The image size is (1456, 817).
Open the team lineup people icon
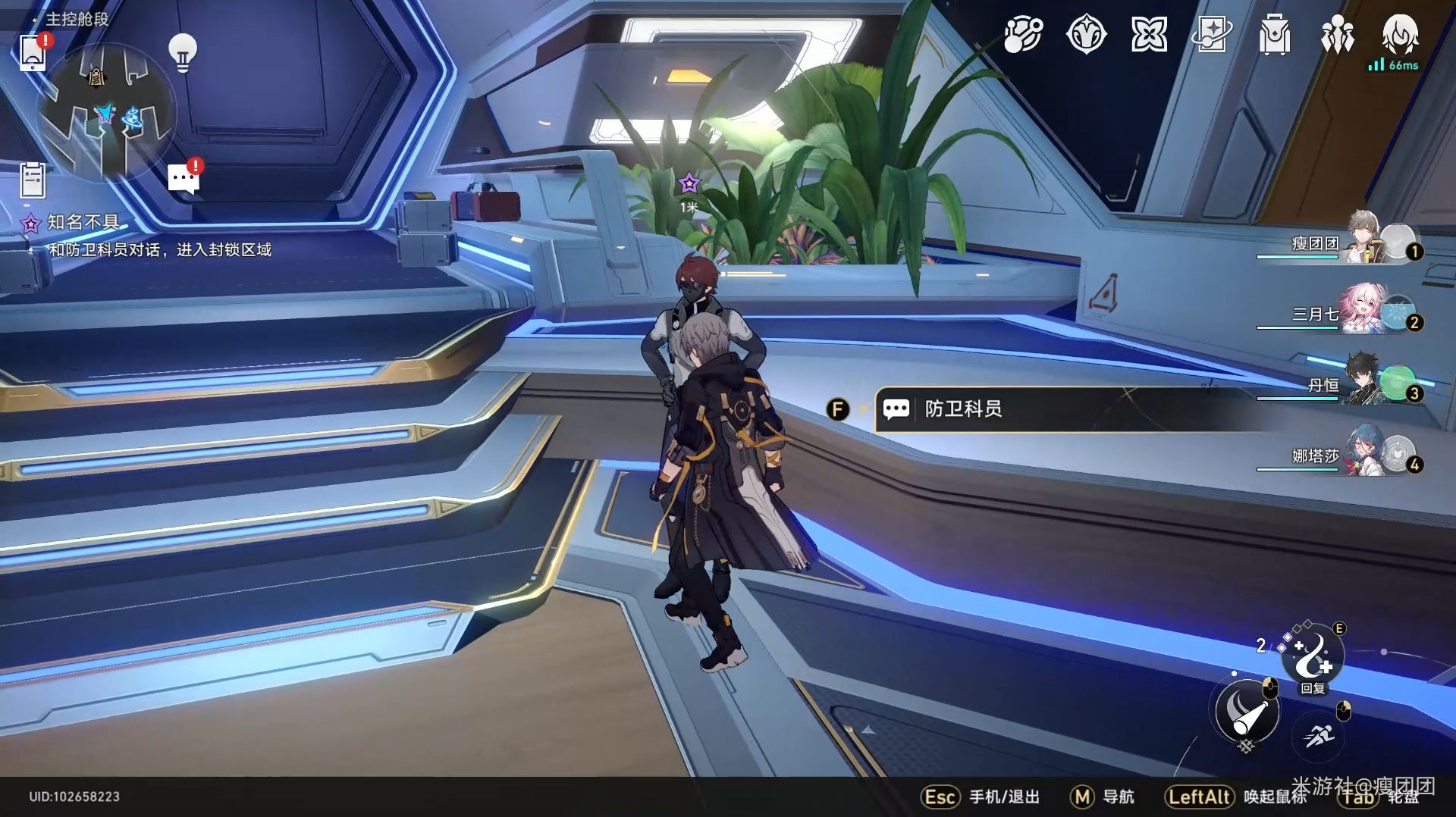click(1337, 35)
